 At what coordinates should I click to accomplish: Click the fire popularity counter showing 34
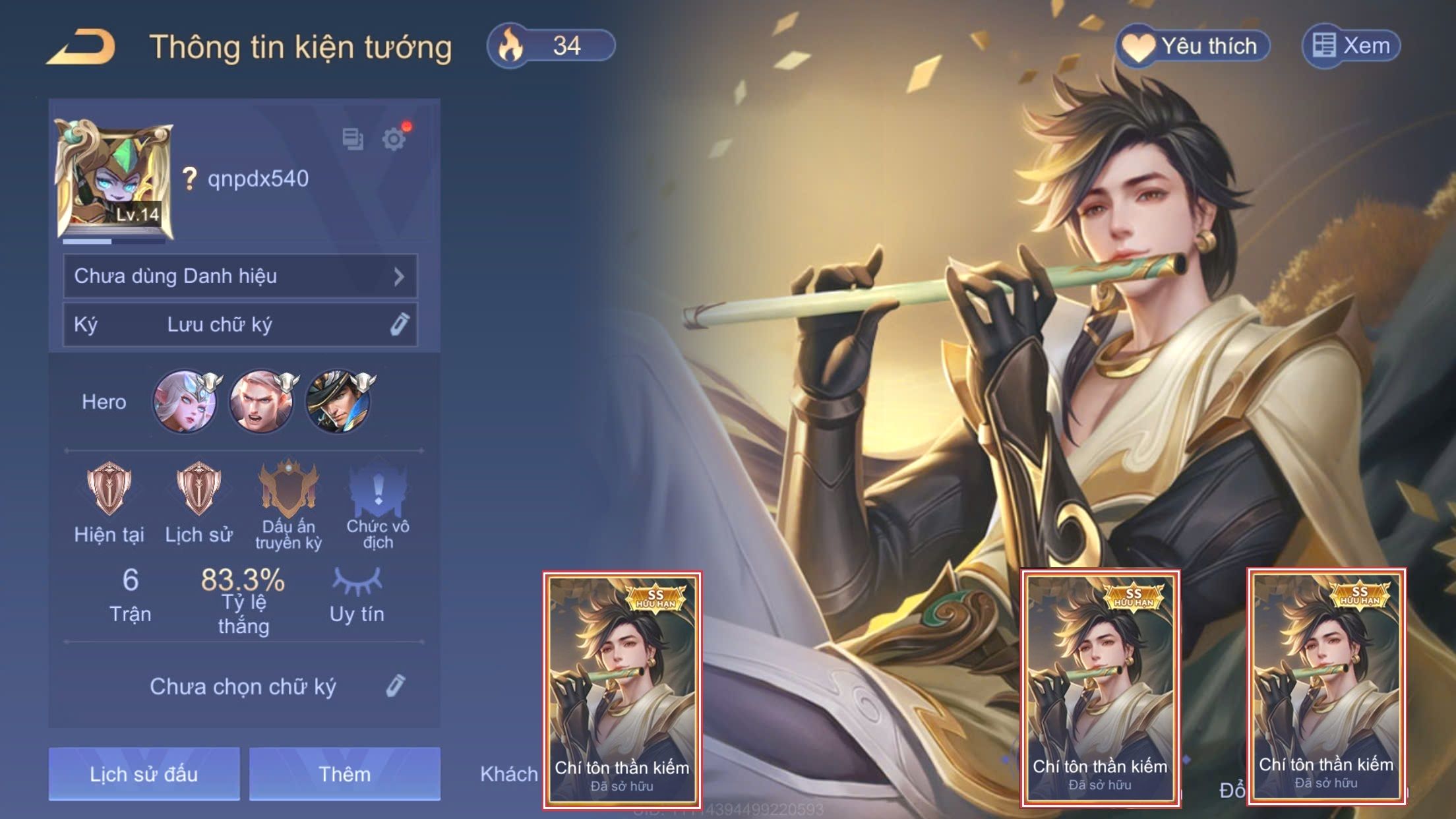[x=551, y=46]
